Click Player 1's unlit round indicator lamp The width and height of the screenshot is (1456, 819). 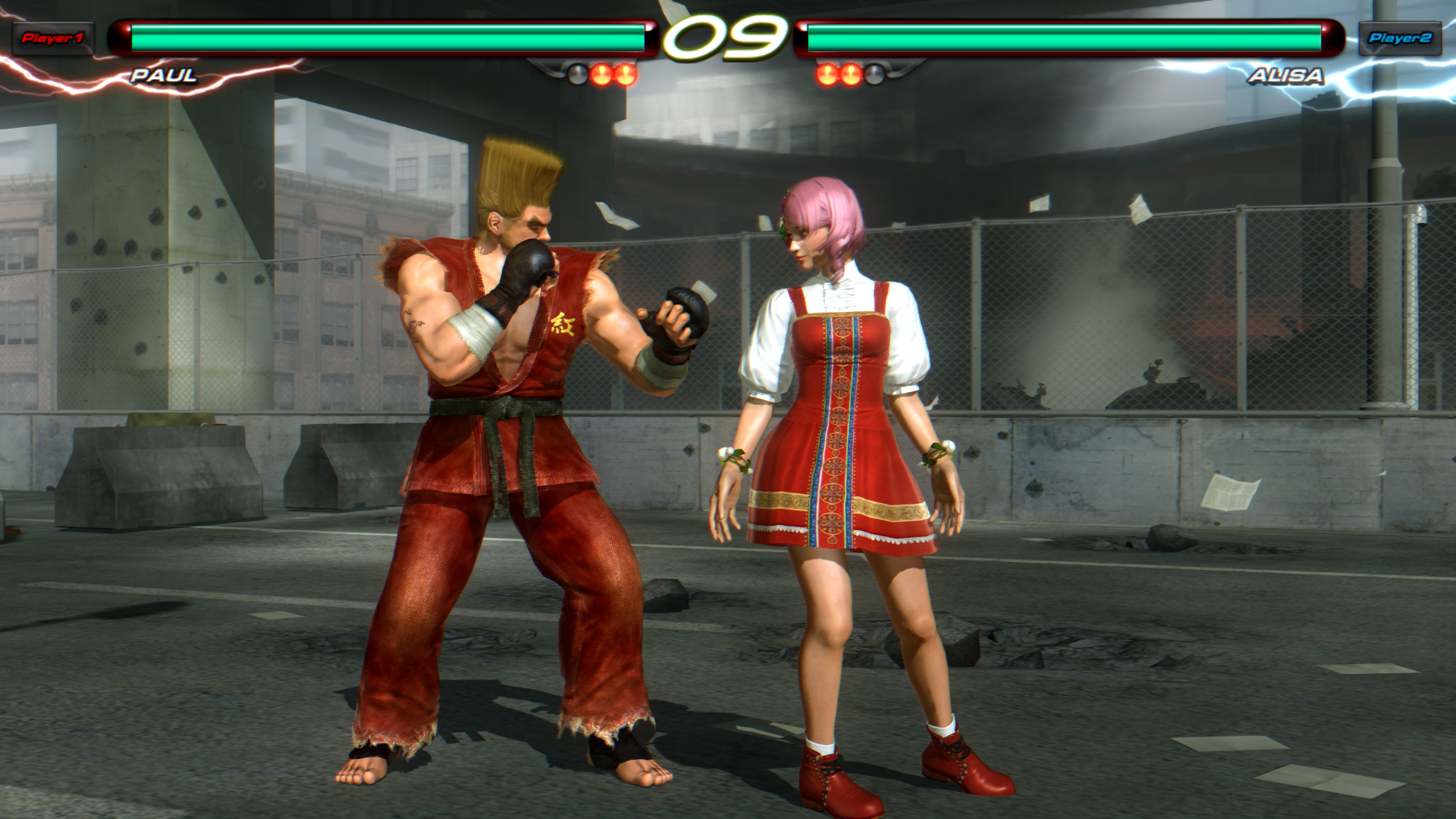pyautogui.click(x=577, y=73)
